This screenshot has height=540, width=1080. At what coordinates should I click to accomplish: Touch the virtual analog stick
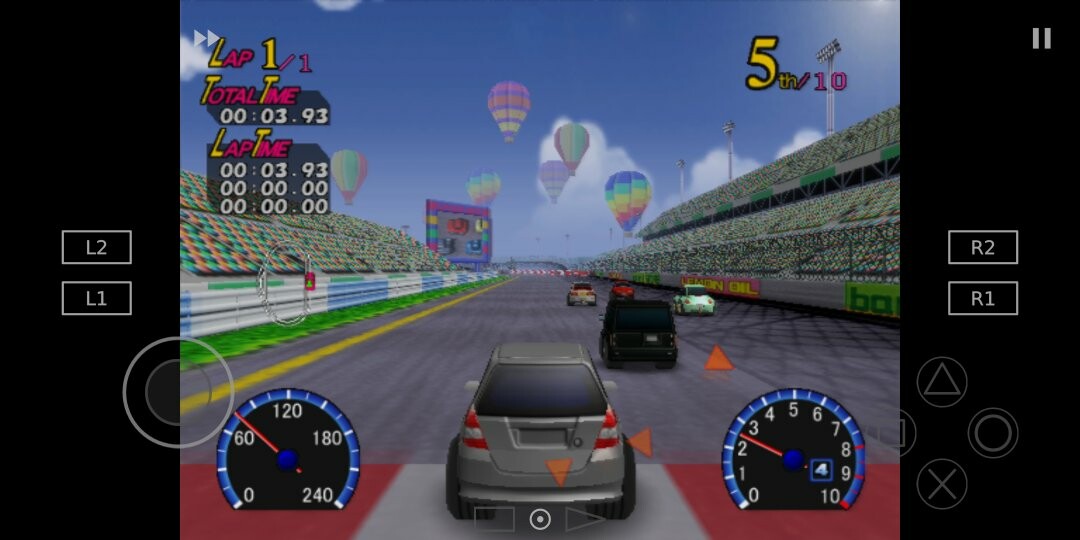click(x=178, y=392)
